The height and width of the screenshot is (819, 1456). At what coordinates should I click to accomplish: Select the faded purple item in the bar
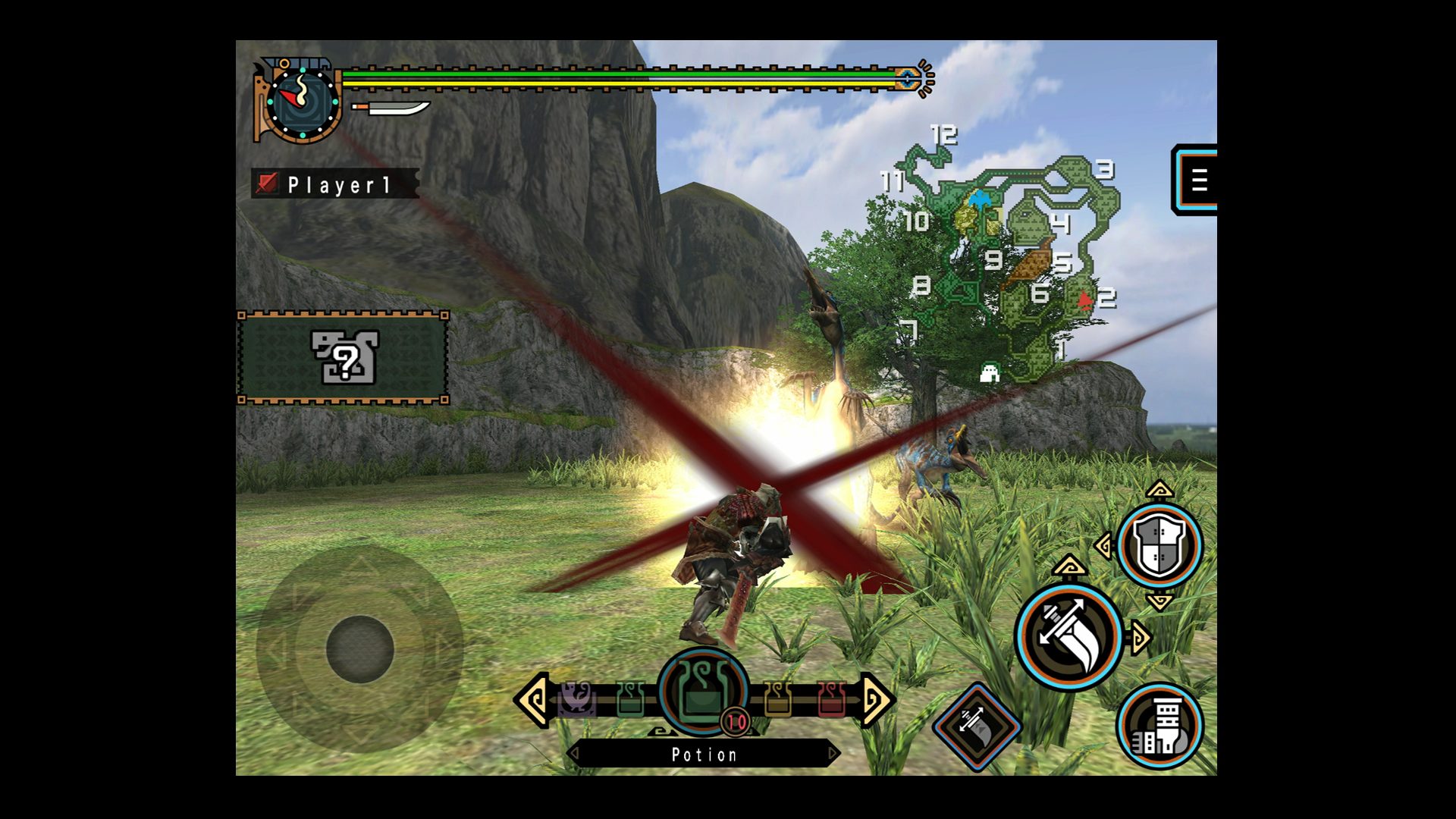point(576,698)
